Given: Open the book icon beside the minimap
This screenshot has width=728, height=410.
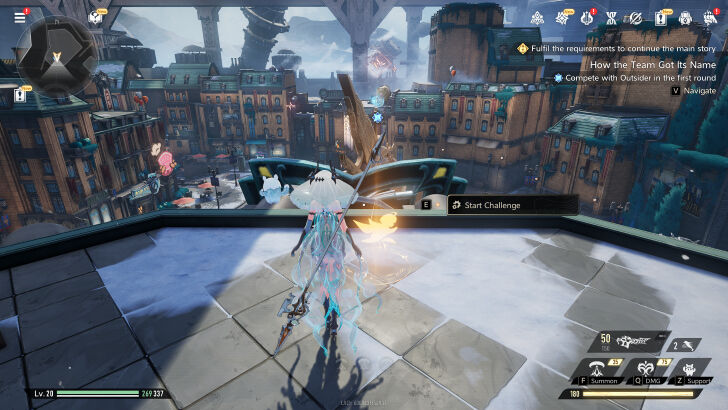Looking at the screenshot, I should 95,17.
